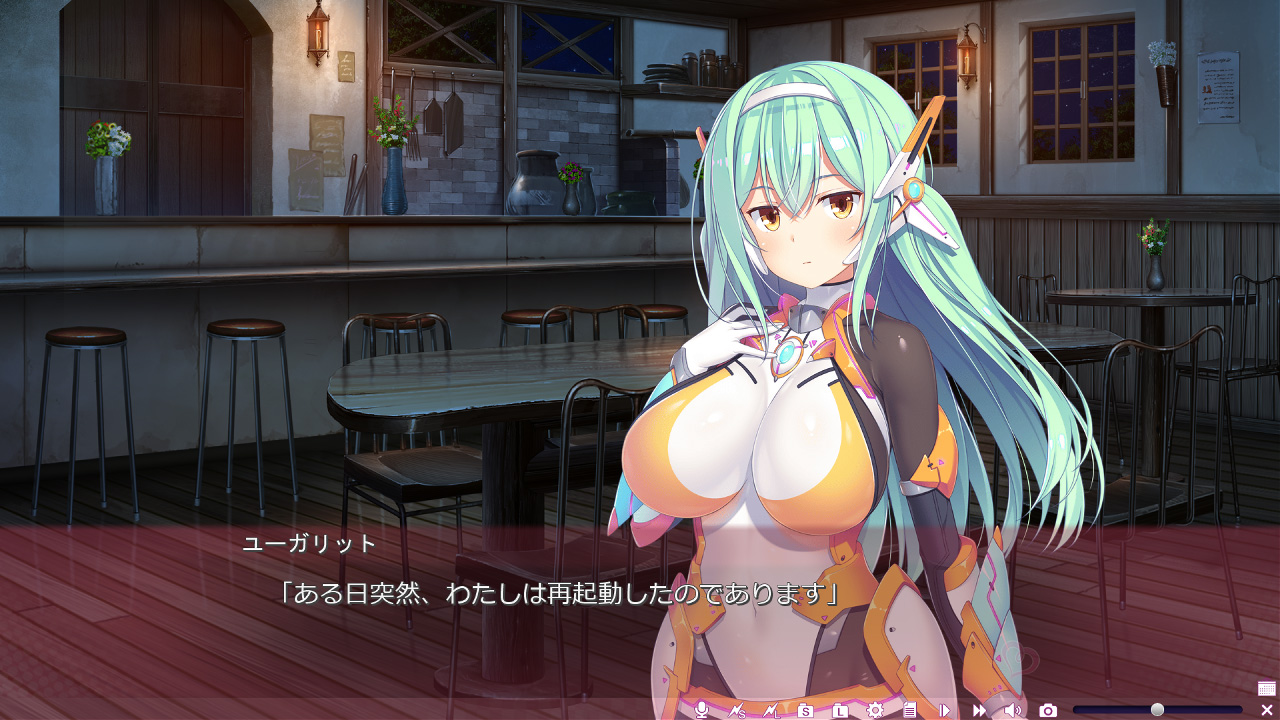The image size is (1280, 720).
Task: Take a screenshot with the camera icon
Action: click(1048, 710)
